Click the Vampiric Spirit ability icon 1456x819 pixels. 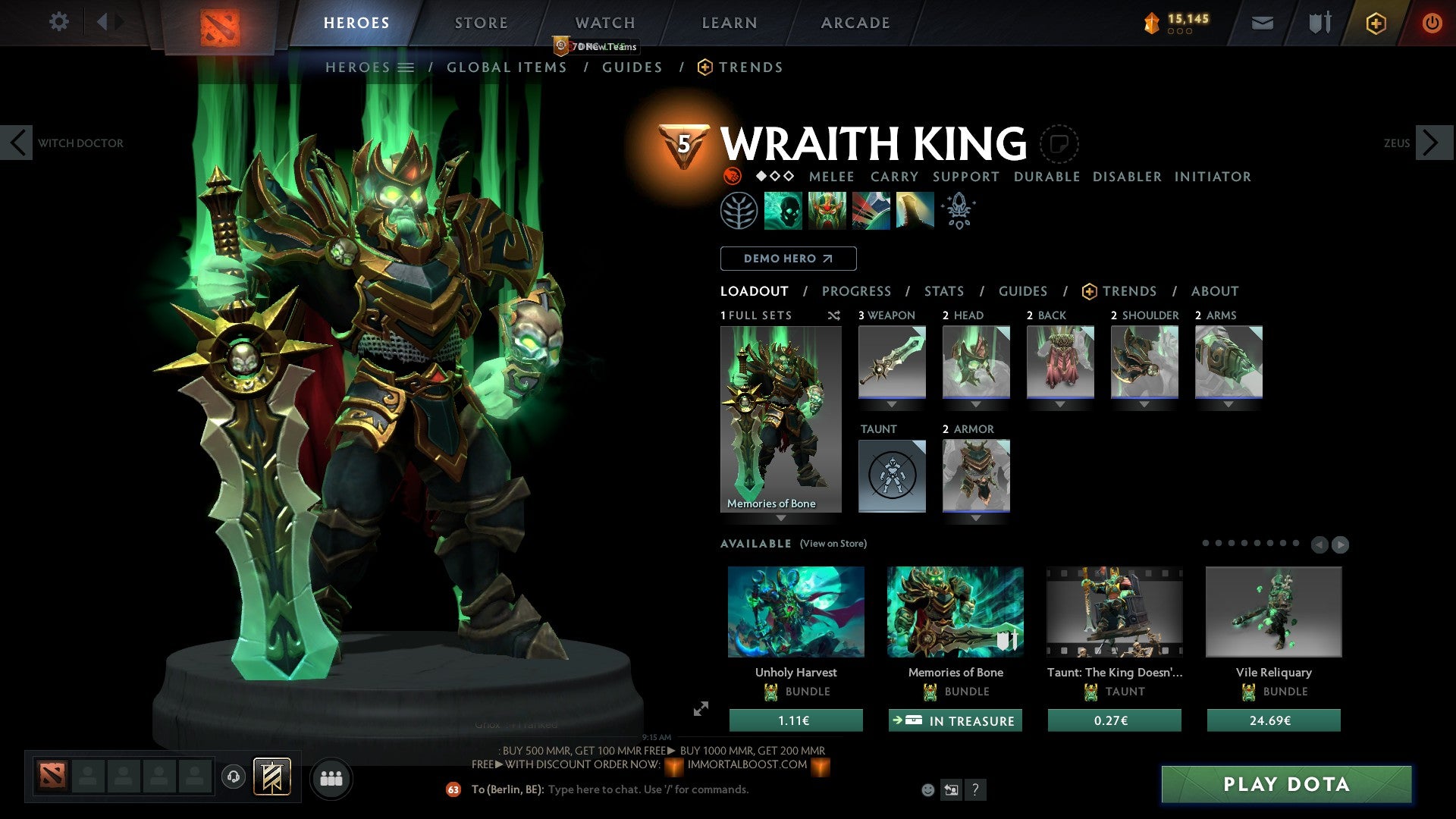827,210
